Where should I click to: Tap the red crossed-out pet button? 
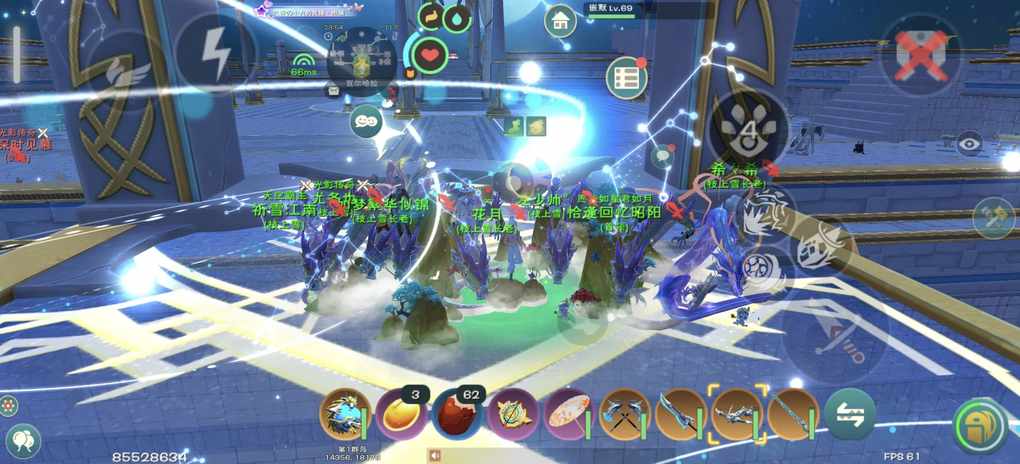pos(920,53)
